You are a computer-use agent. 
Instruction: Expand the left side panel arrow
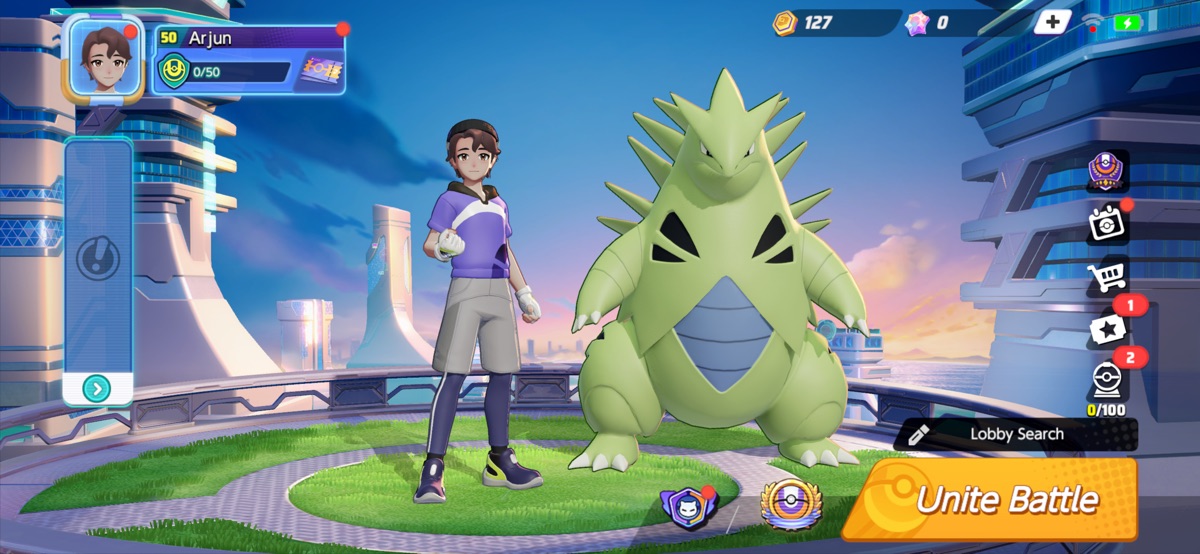pos(97,389)
